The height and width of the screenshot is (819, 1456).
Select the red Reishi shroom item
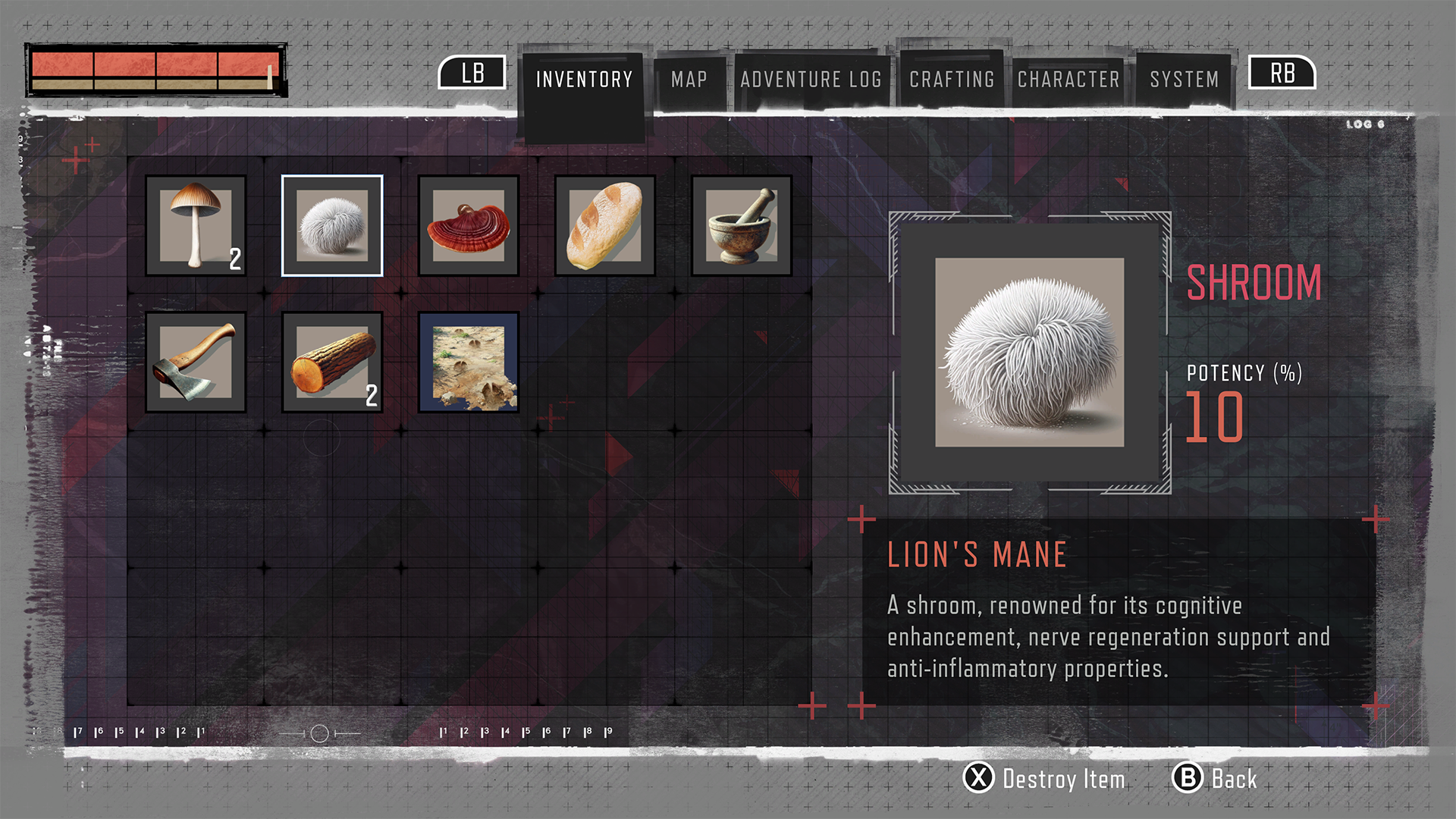(x=468, y=225)
